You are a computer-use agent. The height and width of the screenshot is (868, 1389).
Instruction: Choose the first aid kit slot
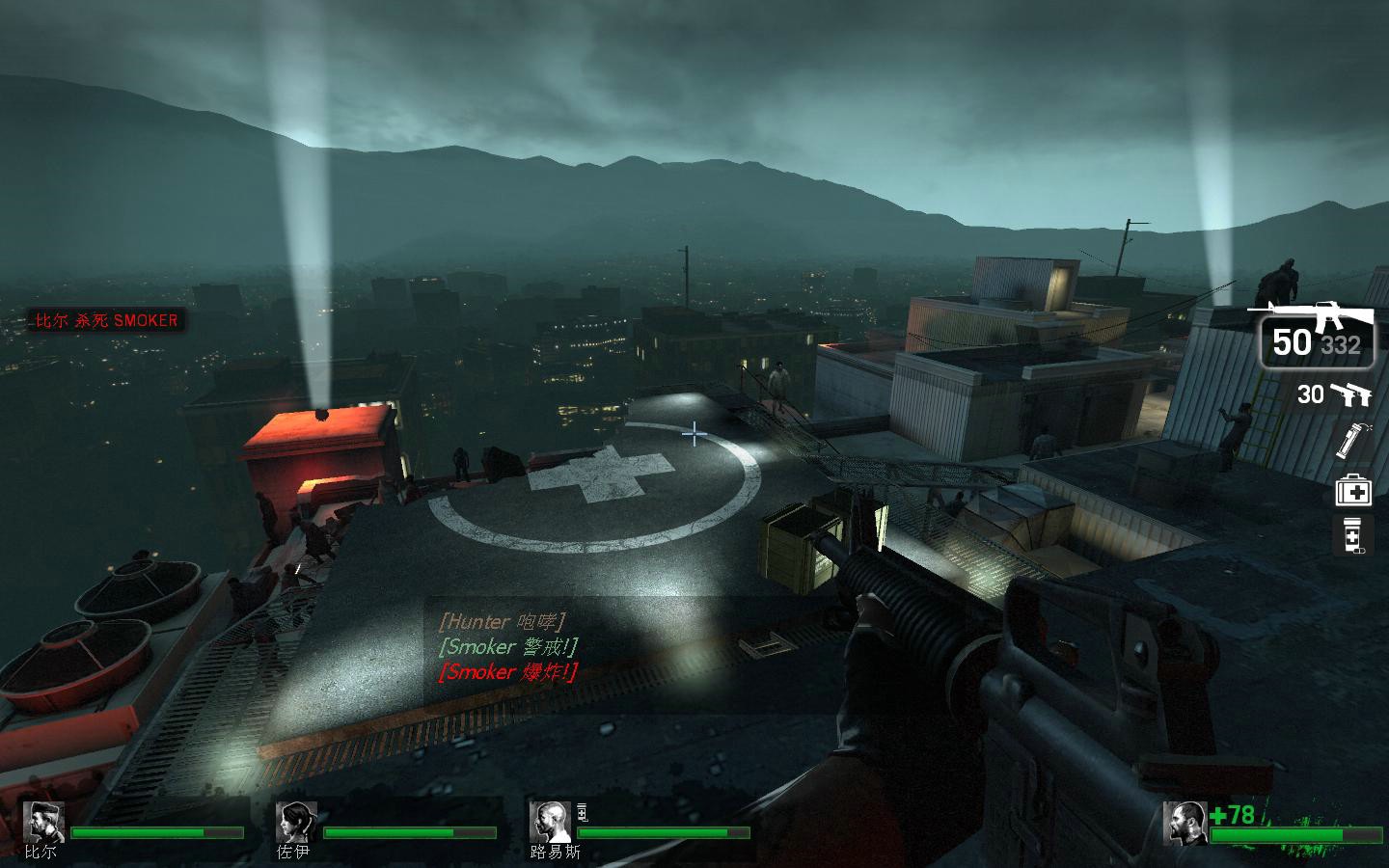pos(1352,490)
